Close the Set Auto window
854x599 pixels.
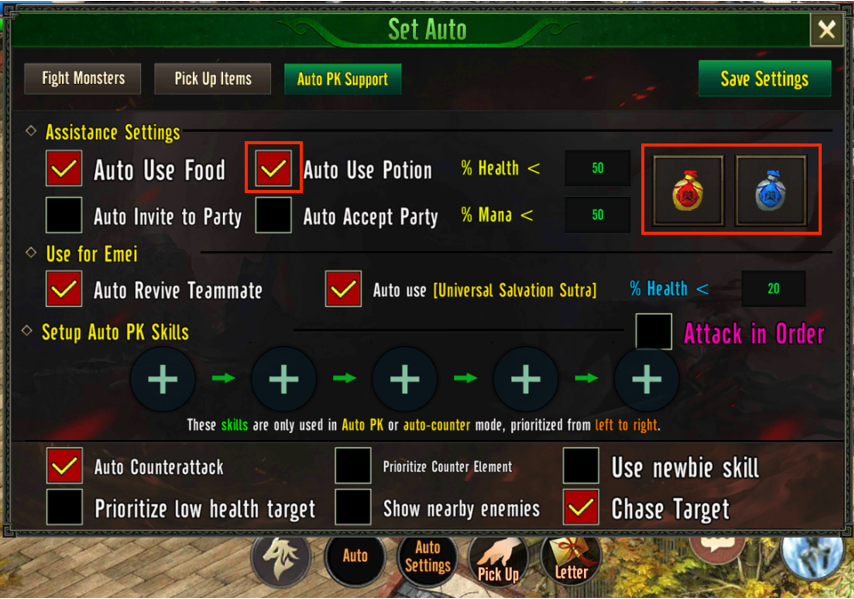click(827, 30)
